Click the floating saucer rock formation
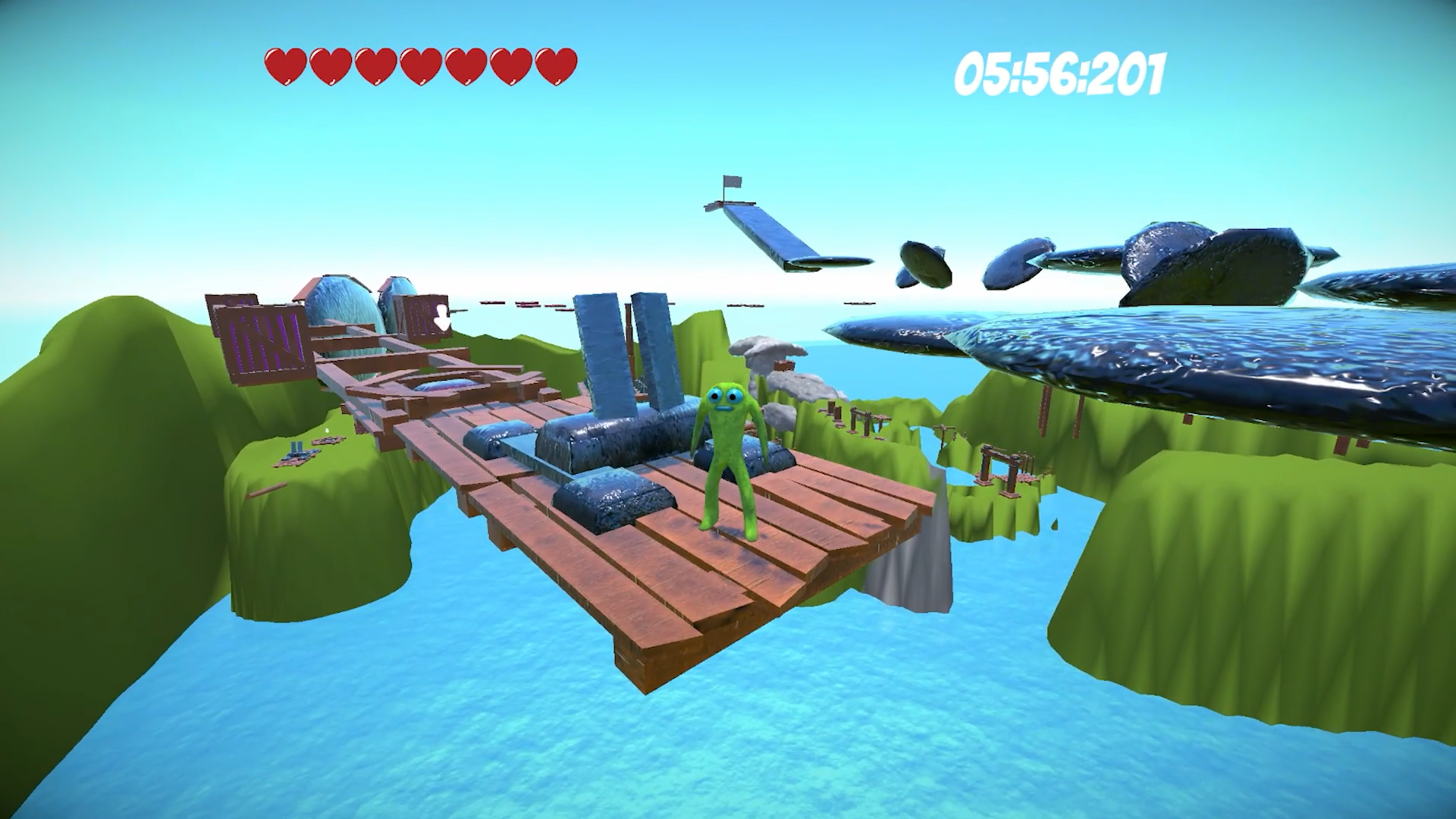This screenshot has width=1456, height=819. [x=925, y=262]
